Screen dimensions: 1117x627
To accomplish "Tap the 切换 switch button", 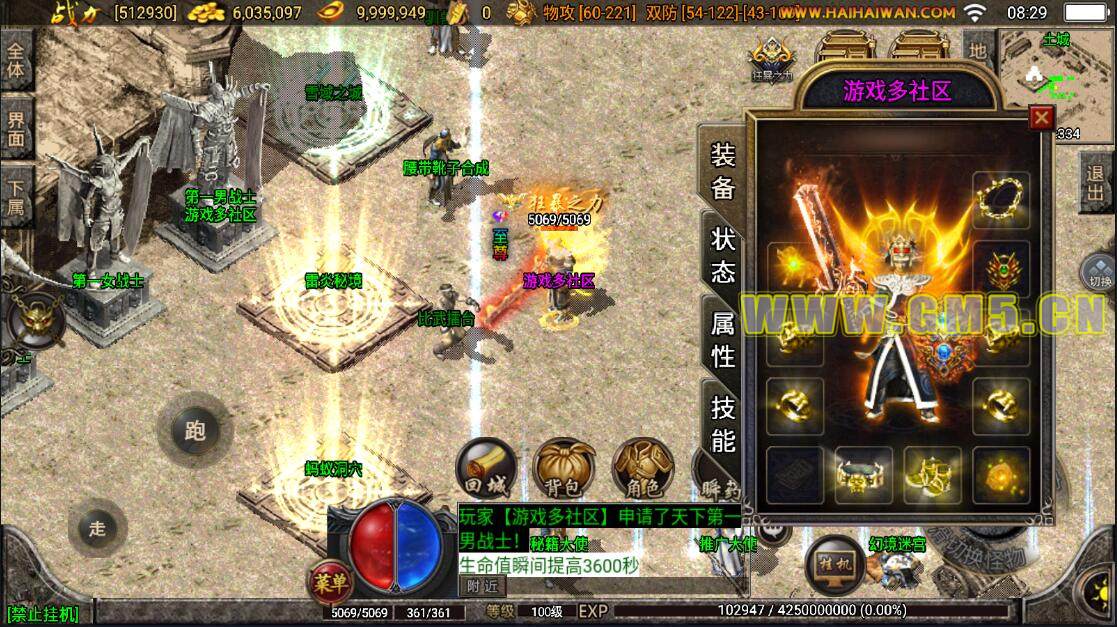I will [1098, 273].
